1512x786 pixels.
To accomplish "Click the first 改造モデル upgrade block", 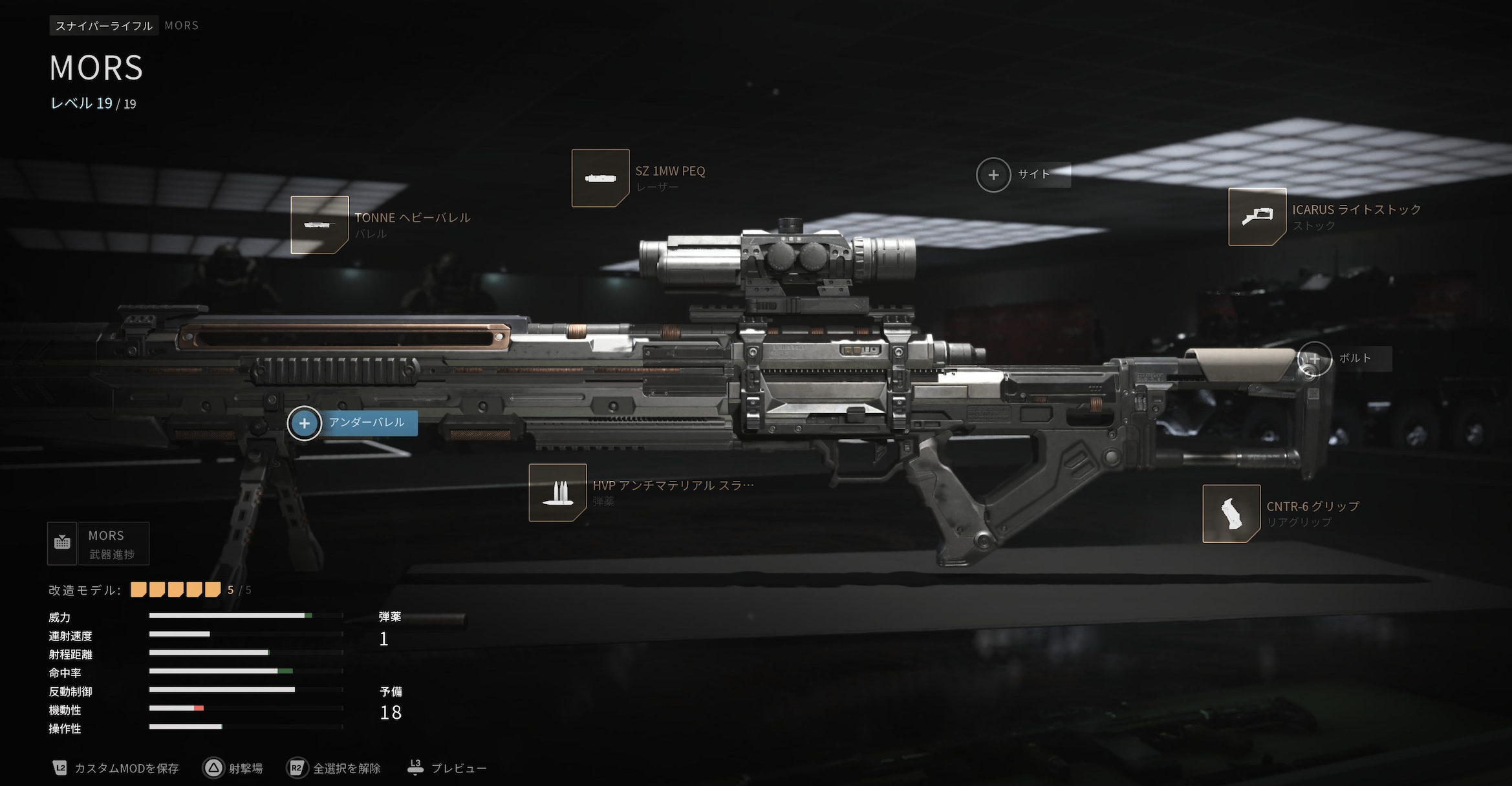I will click(137, 589).
